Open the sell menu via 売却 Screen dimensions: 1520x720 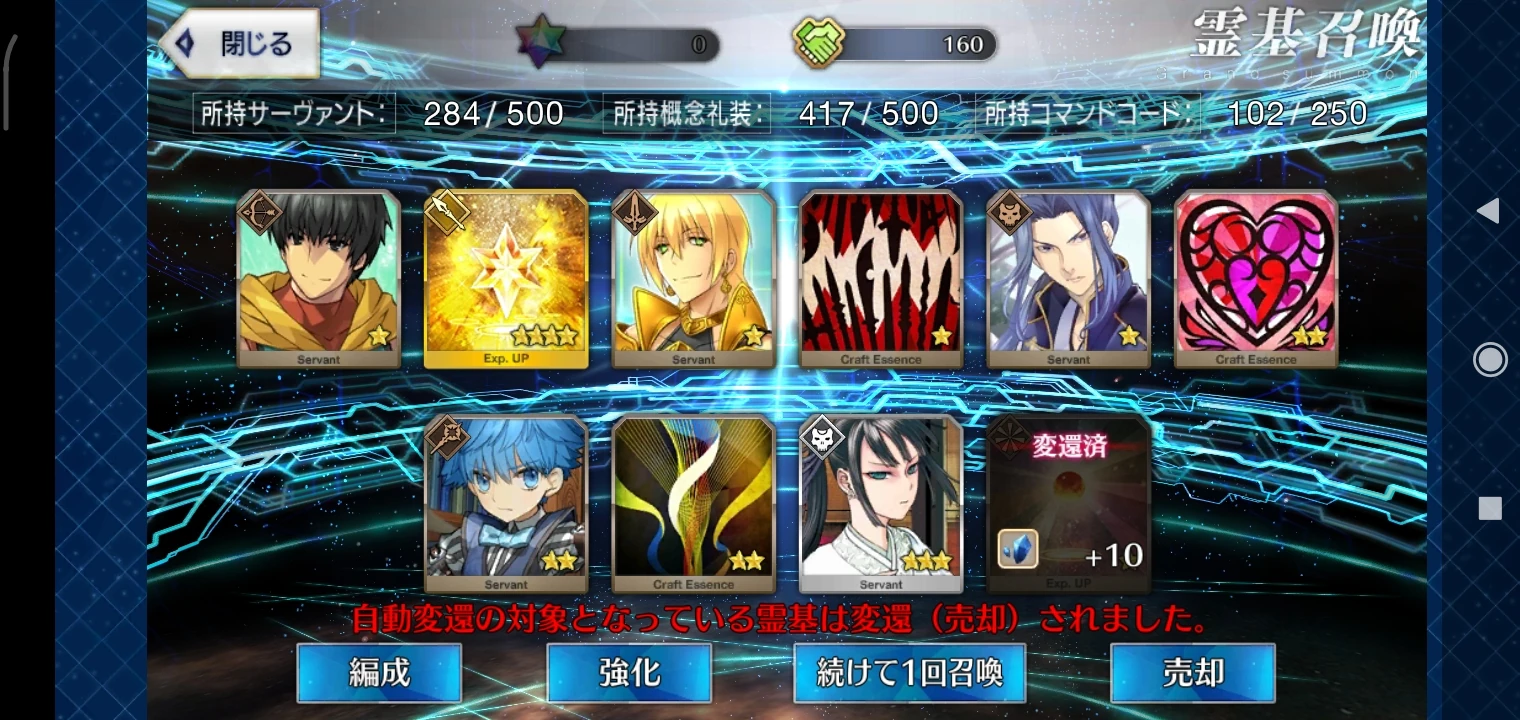[1193, 673]
